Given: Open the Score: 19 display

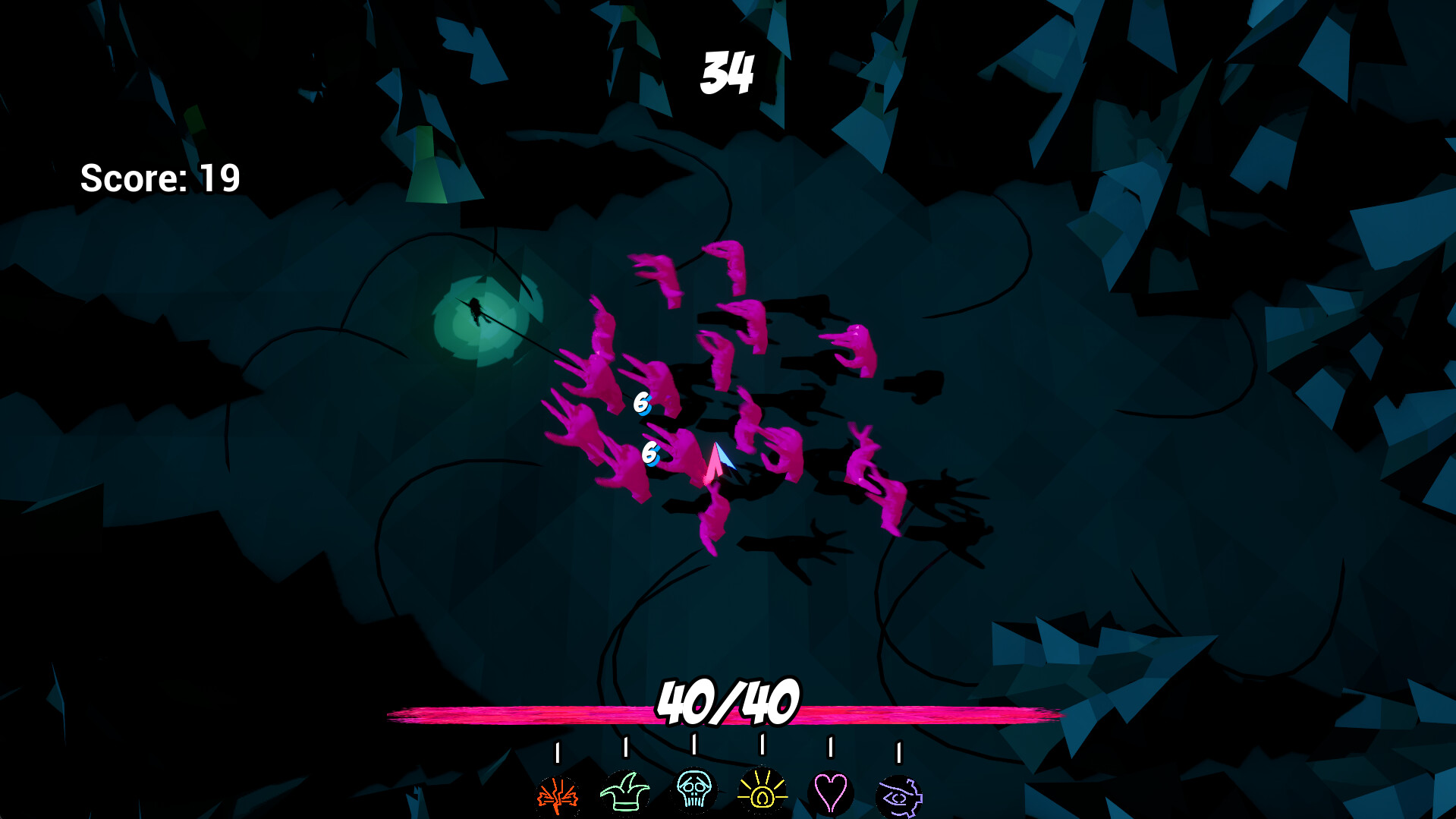Looking at the screenshot, I should coord(162,176).
